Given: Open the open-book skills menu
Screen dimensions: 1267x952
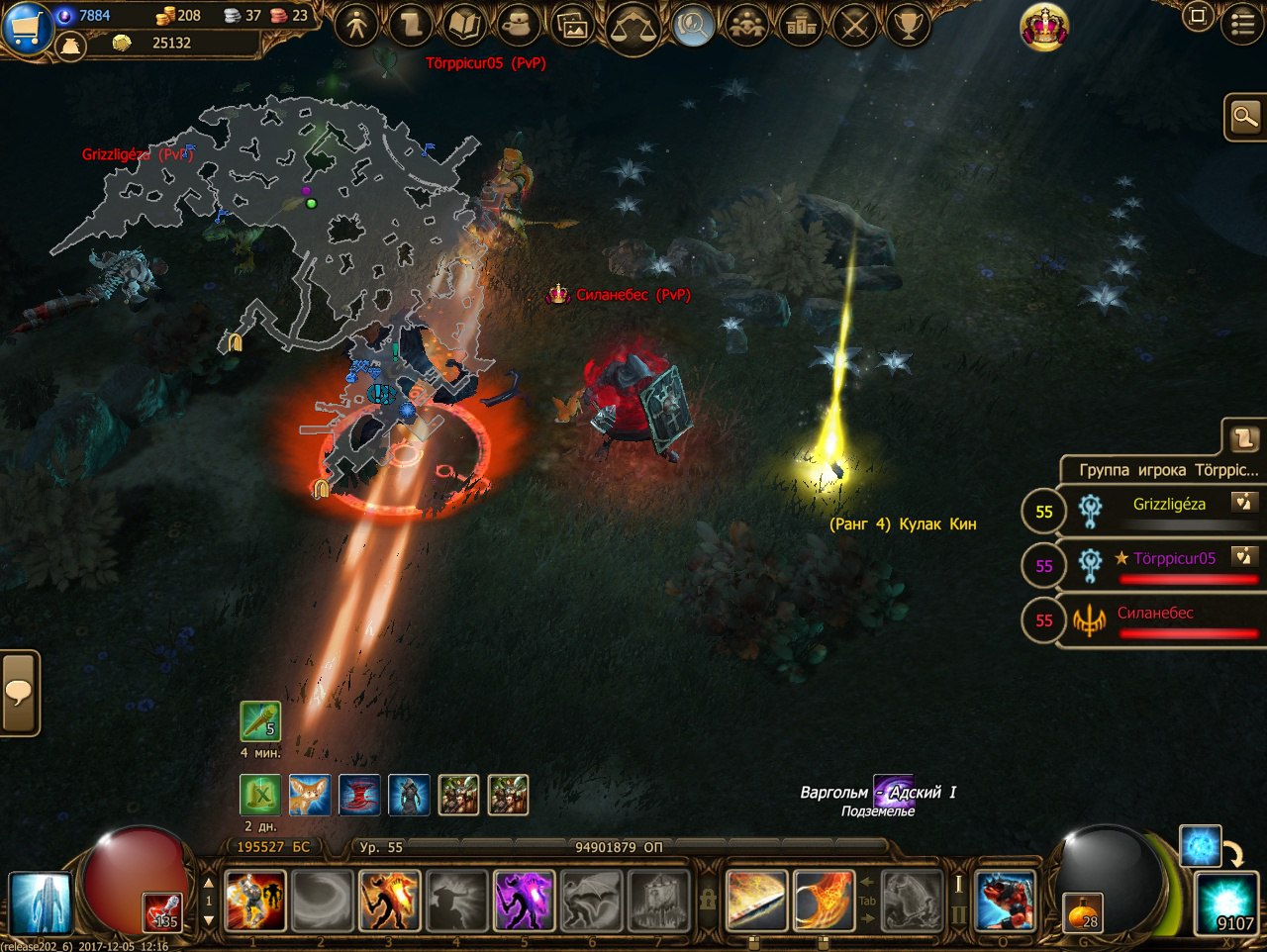Looking at the screenshot, I should pos(463,25).
